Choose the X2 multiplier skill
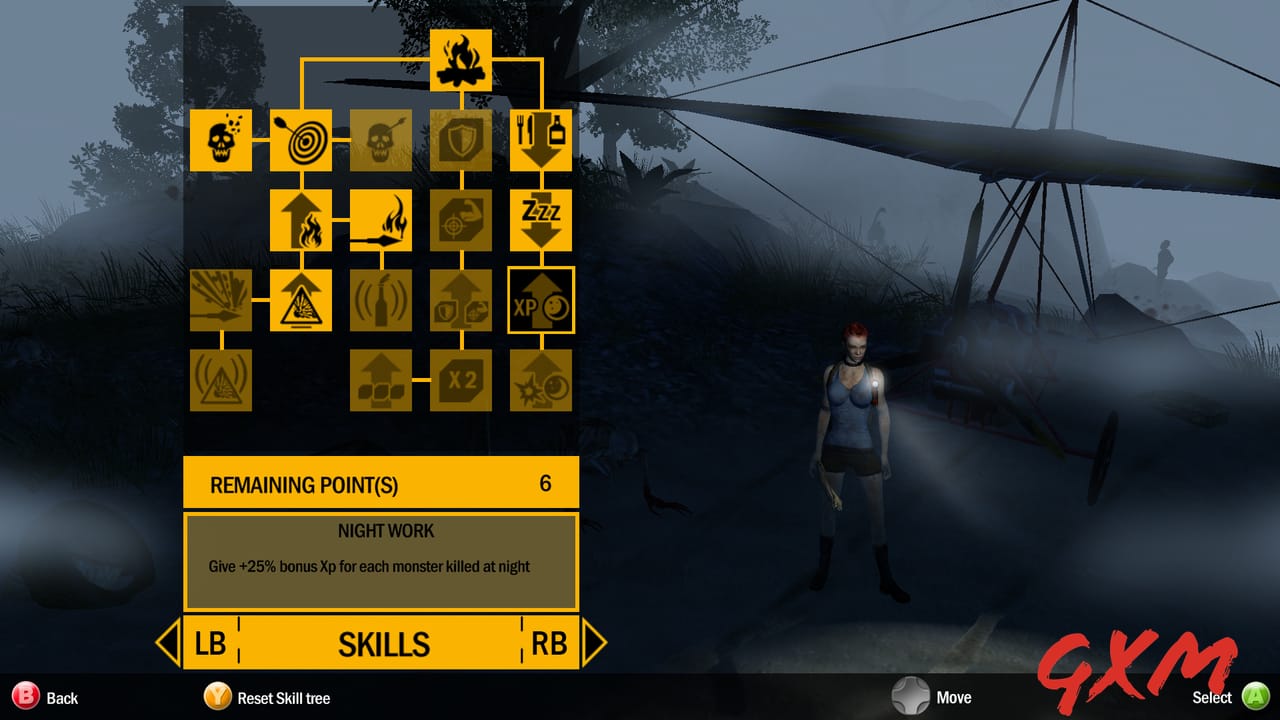Image resolution: width=1280 pixels, height=720 pixels. click(460, 380)
